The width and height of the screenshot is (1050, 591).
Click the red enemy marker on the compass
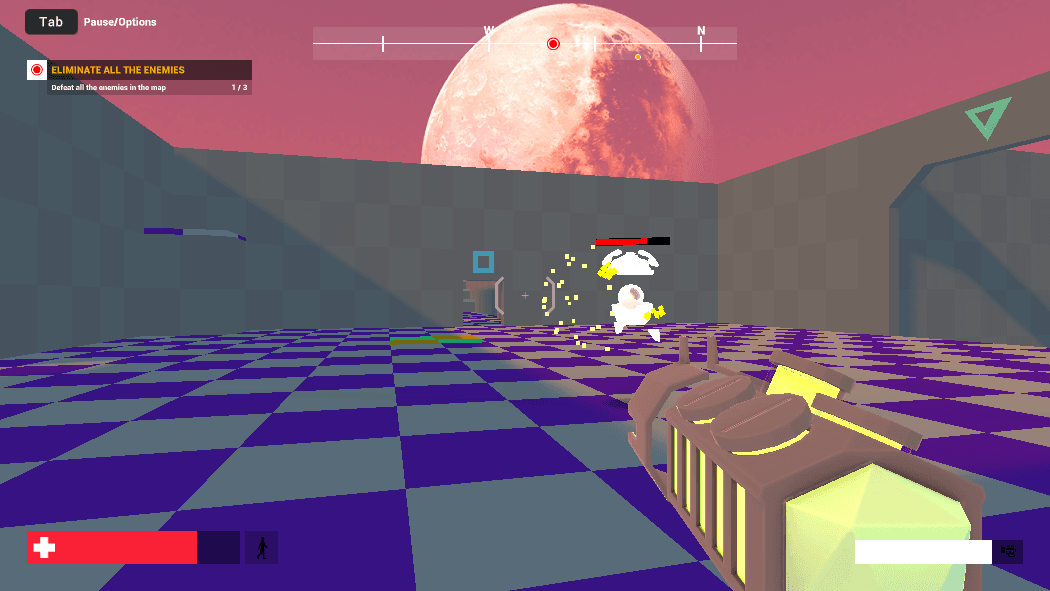coord(553,44)
